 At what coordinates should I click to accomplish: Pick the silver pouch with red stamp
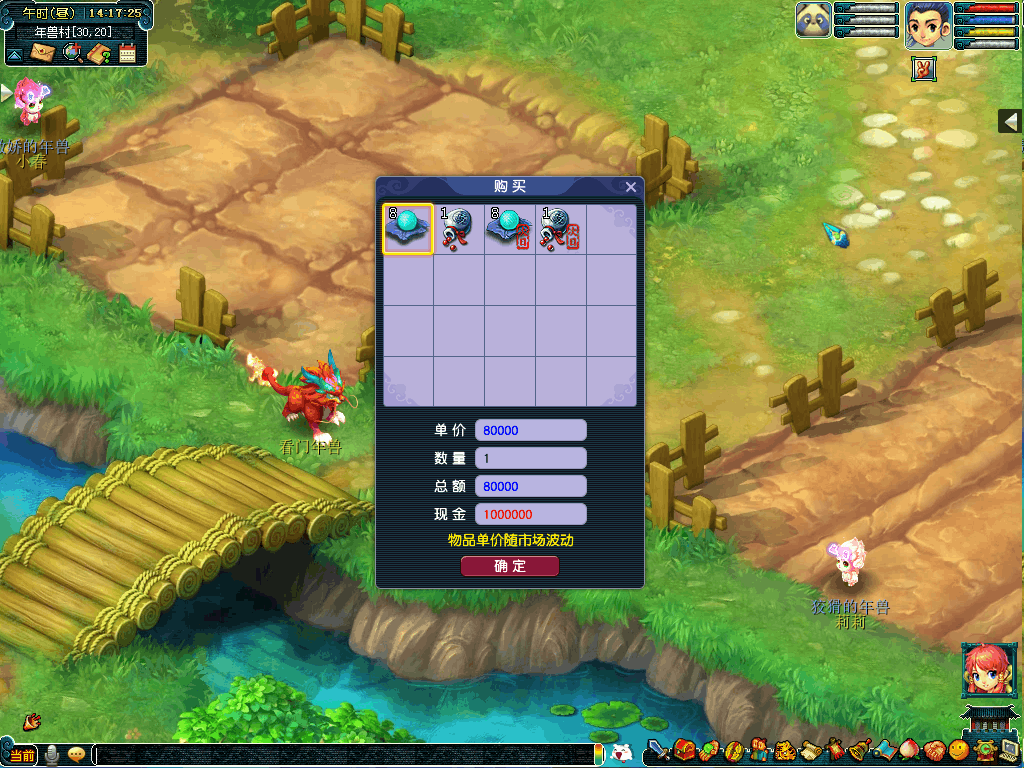pyautogui.click(x=560, y=229)
